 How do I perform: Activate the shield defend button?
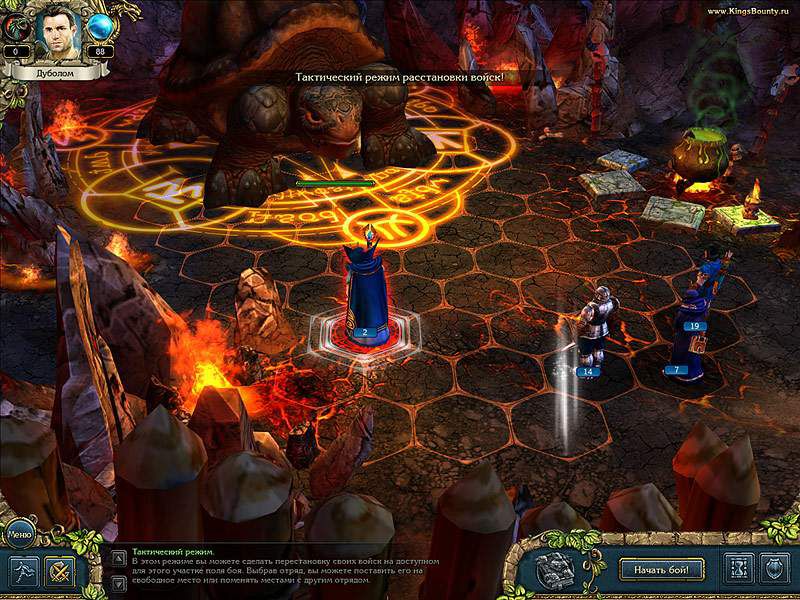click(x=775, y=570)
